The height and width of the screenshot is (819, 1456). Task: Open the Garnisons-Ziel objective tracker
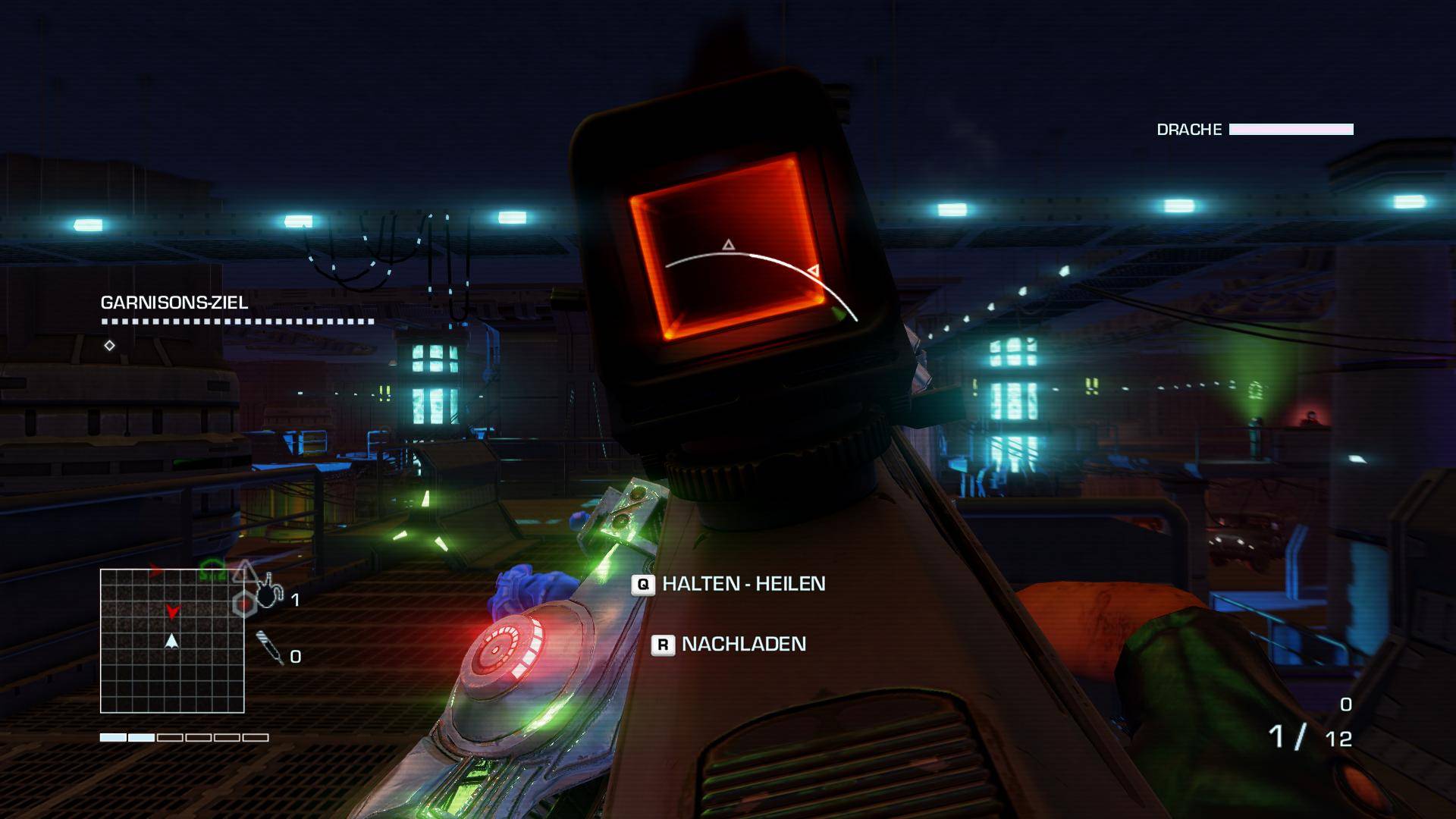click(174, 303)
